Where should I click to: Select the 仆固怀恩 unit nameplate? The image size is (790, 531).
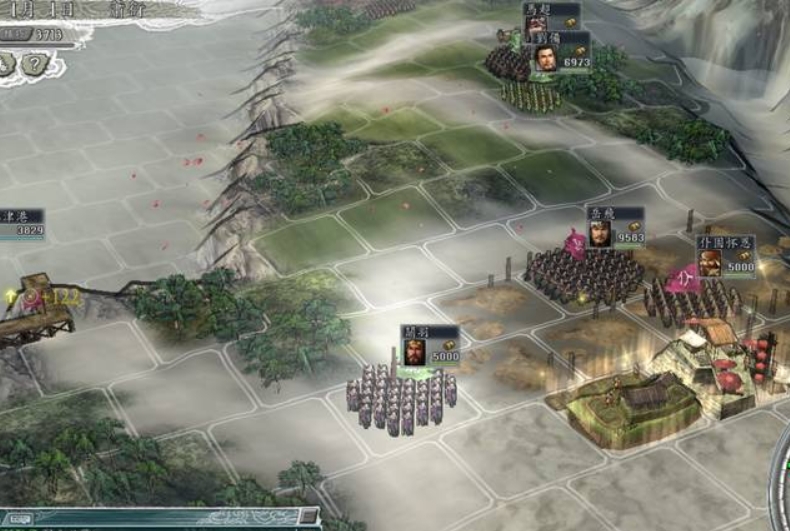725,256
